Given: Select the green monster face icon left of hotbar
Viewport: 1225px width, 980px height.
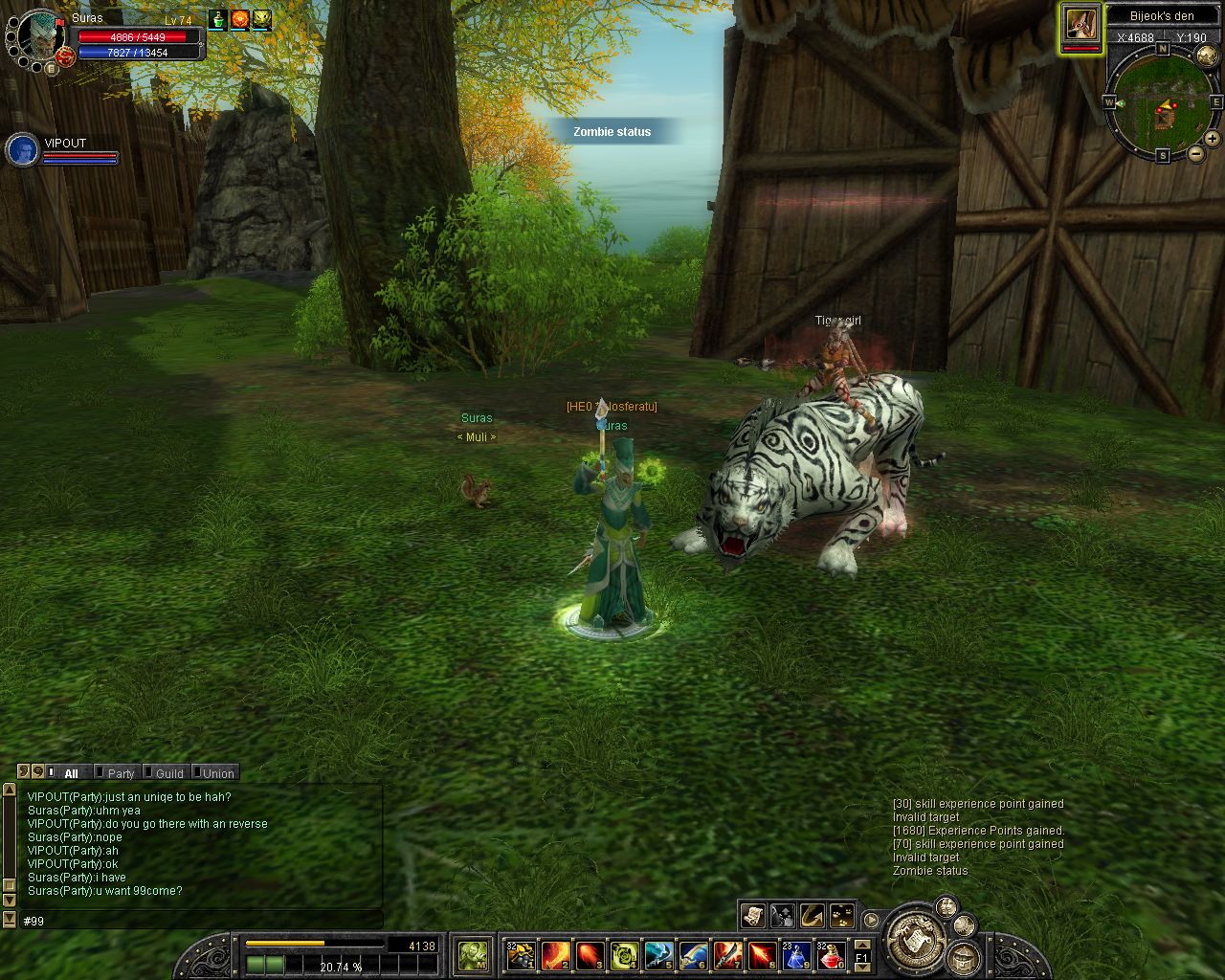Looking at the screenshot, I should 473,954.
